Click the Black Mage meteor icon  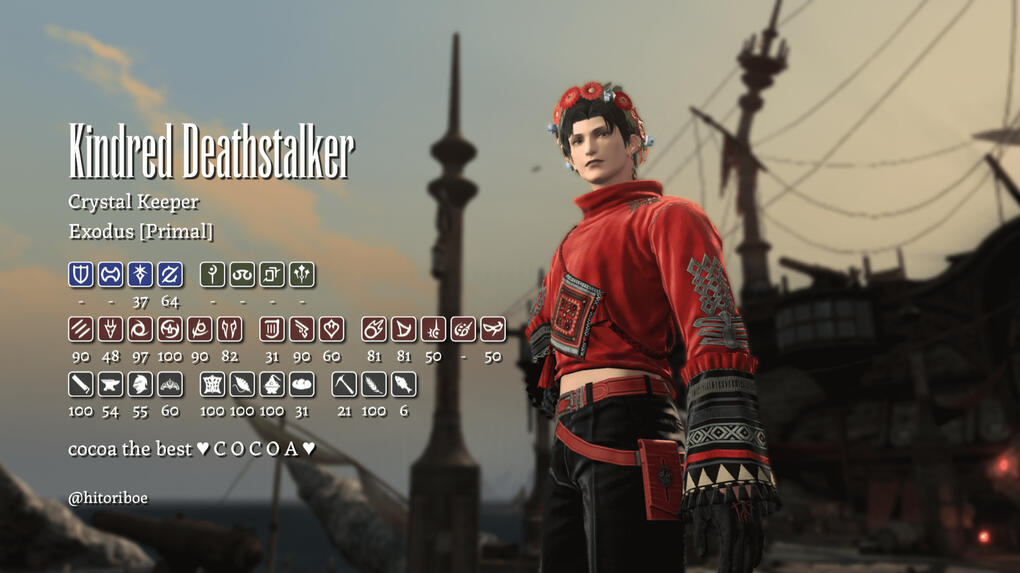click(374, 329)
